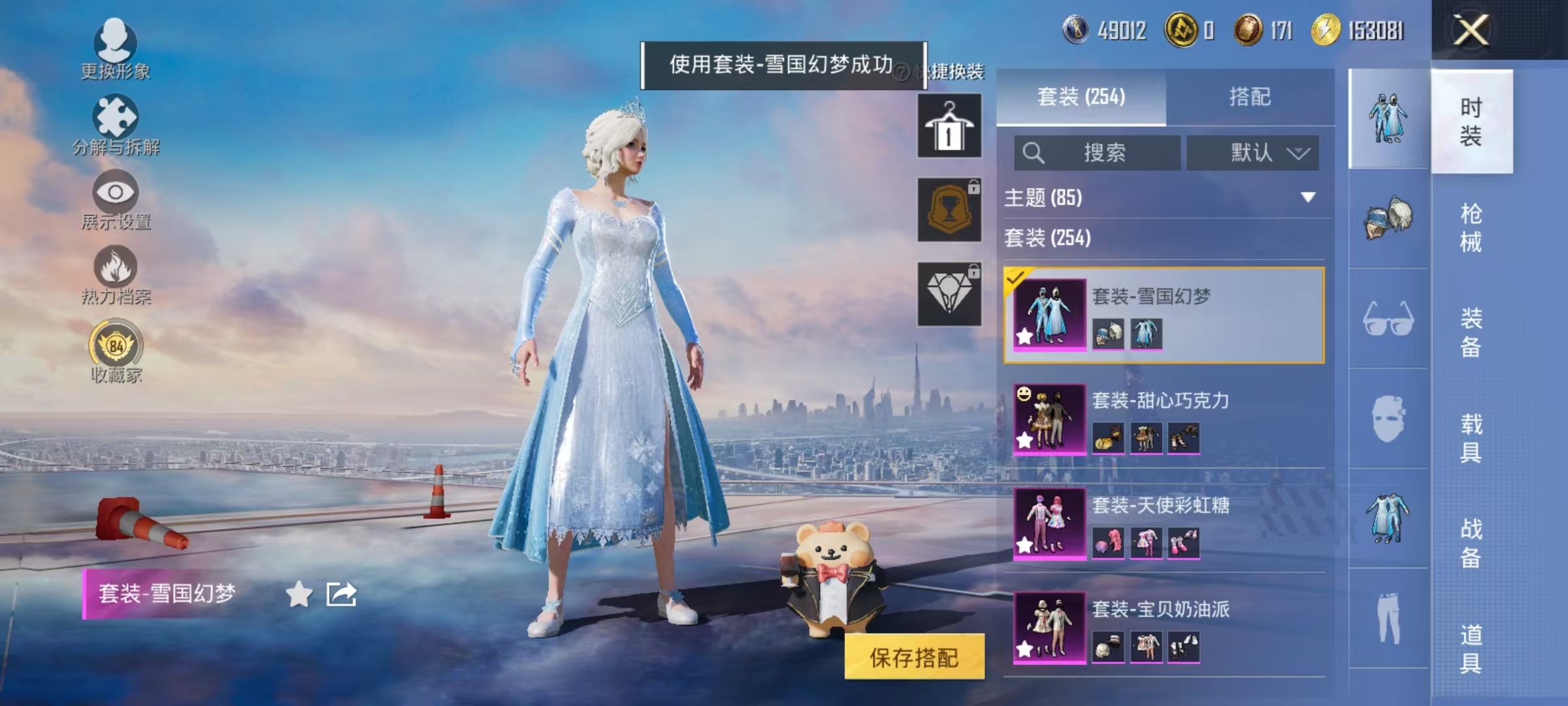Select outfit preset slot with hanger icon
The height and width of the screenshot is (706, 1568).
point(949,124)
